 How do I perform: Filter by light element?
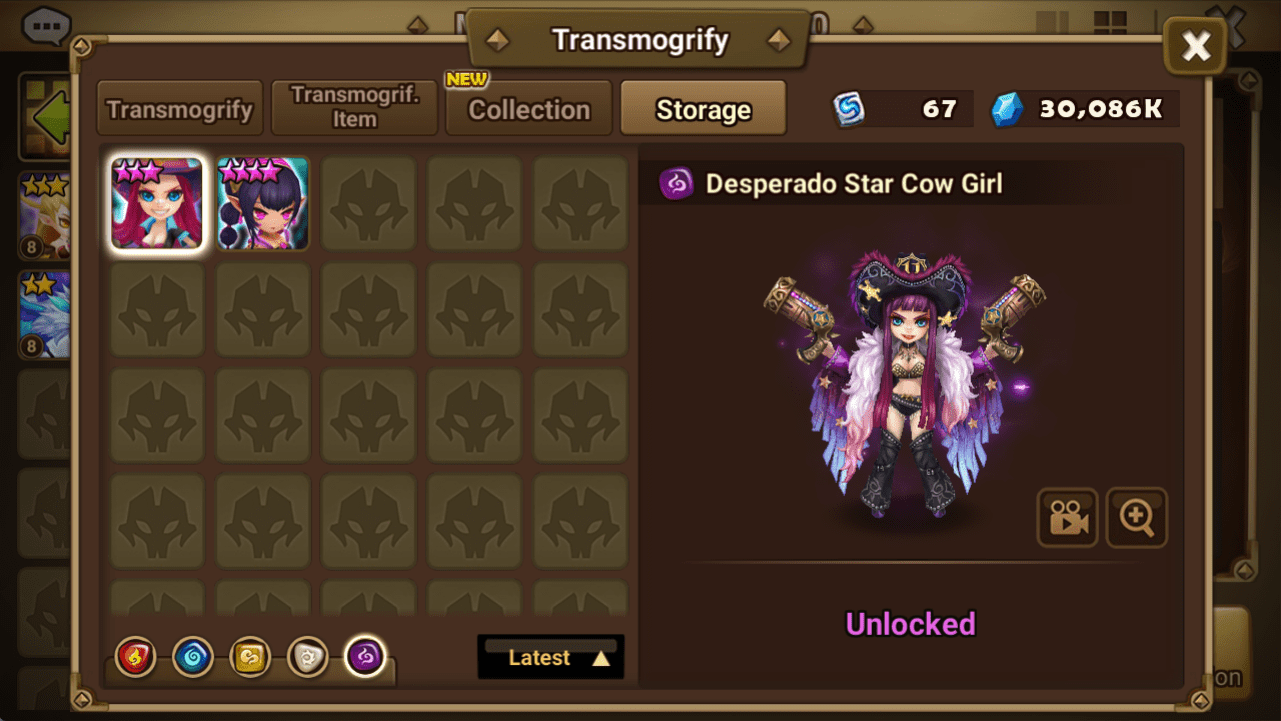click(x=307, y=657)
